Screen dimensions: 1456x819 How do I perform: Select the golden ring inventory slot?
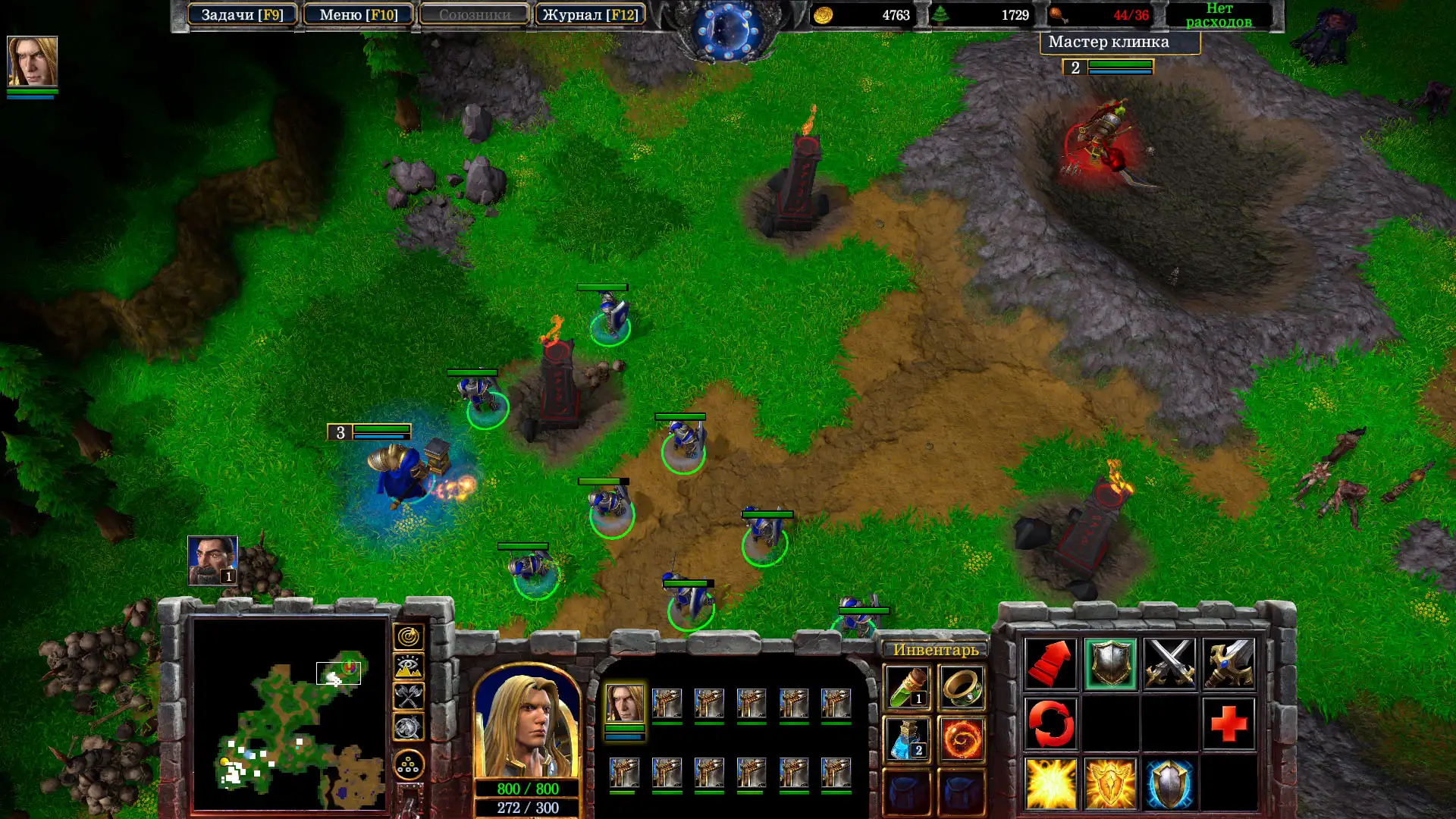tap(962, 687)
